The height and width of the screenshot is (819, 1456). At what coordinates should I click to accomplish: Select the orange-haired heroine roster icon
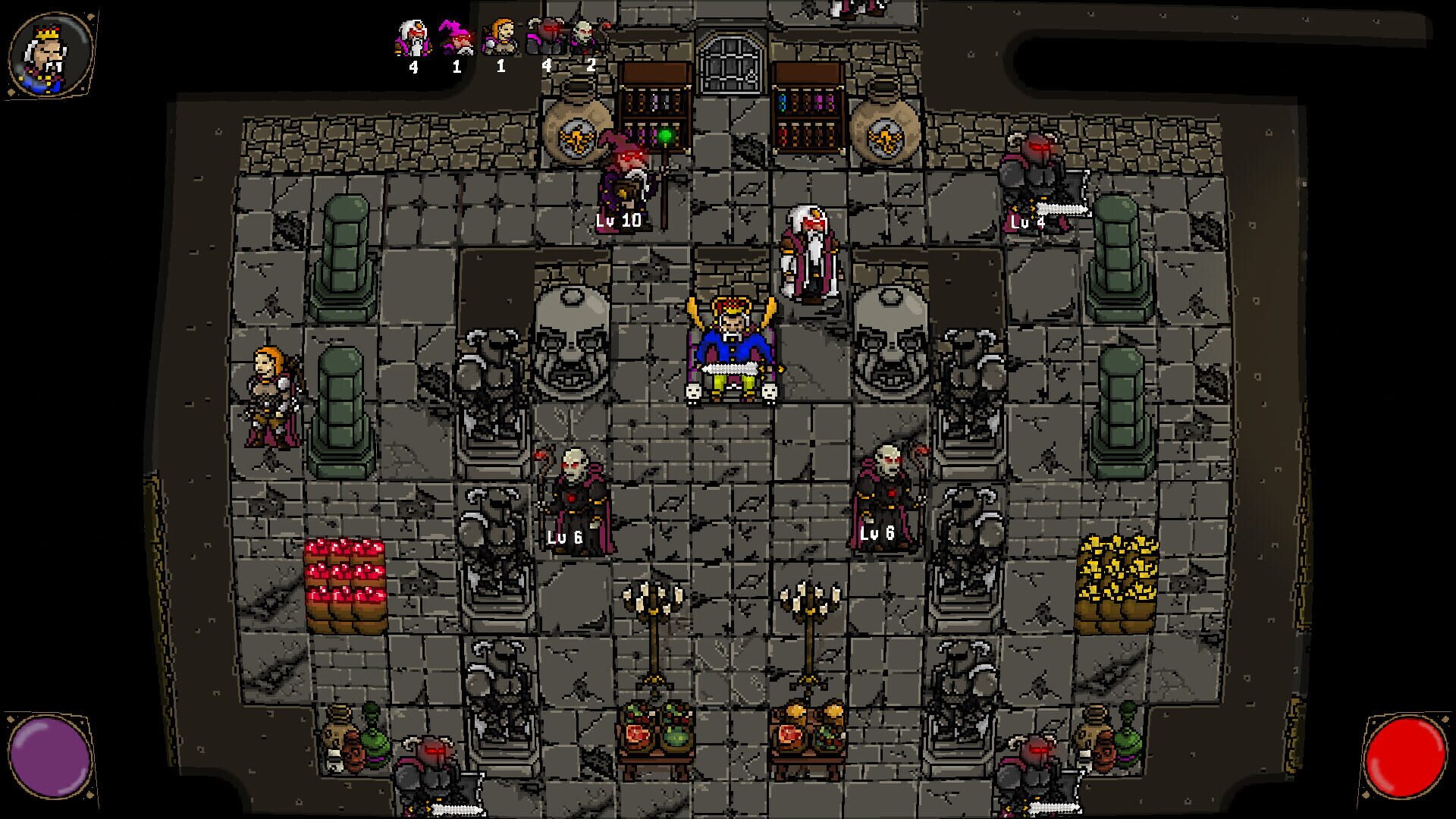[500, 38]
